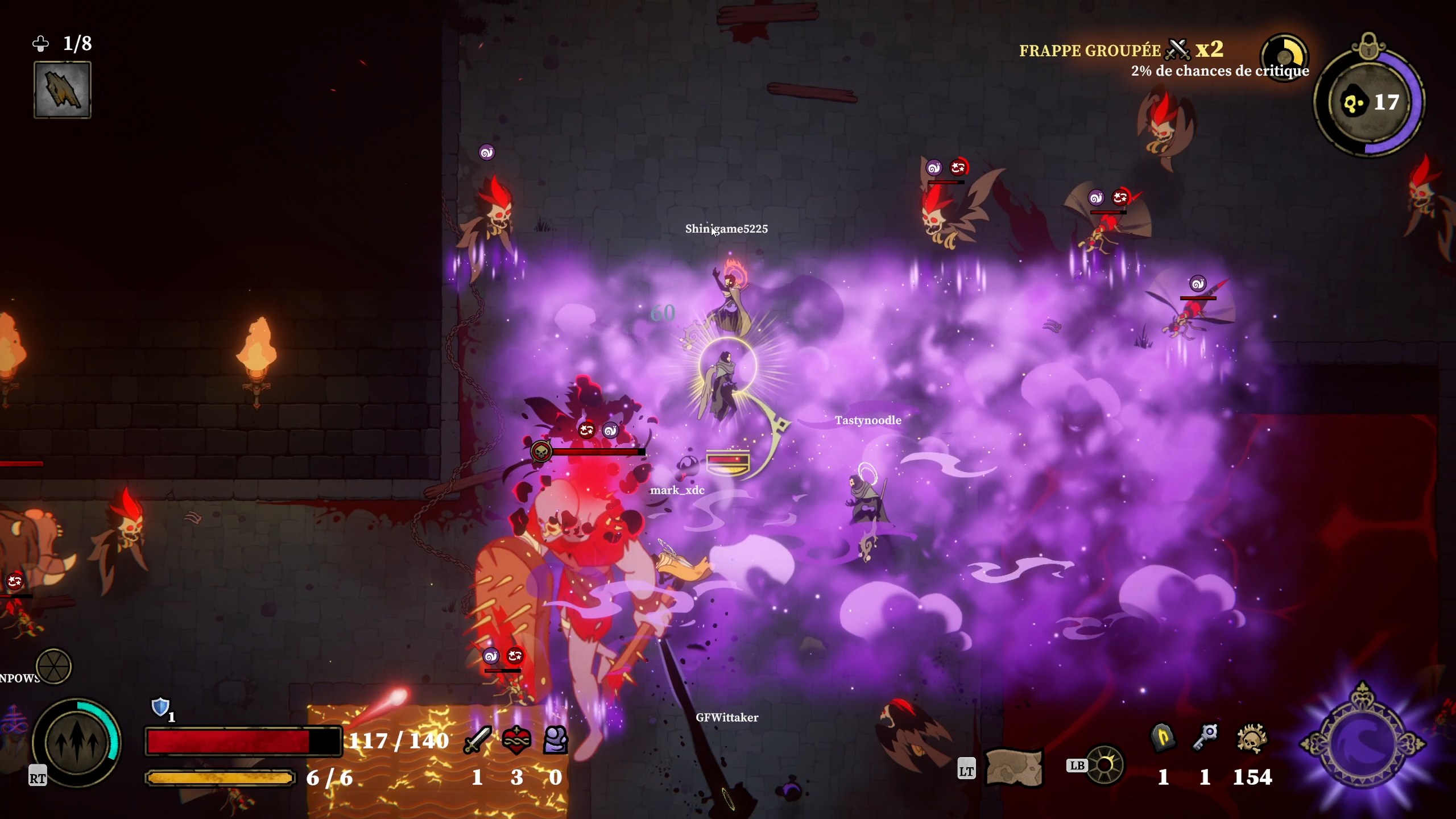Select the crowned heart stat icon
The image size is (1456, 819).
click(516, 740)
